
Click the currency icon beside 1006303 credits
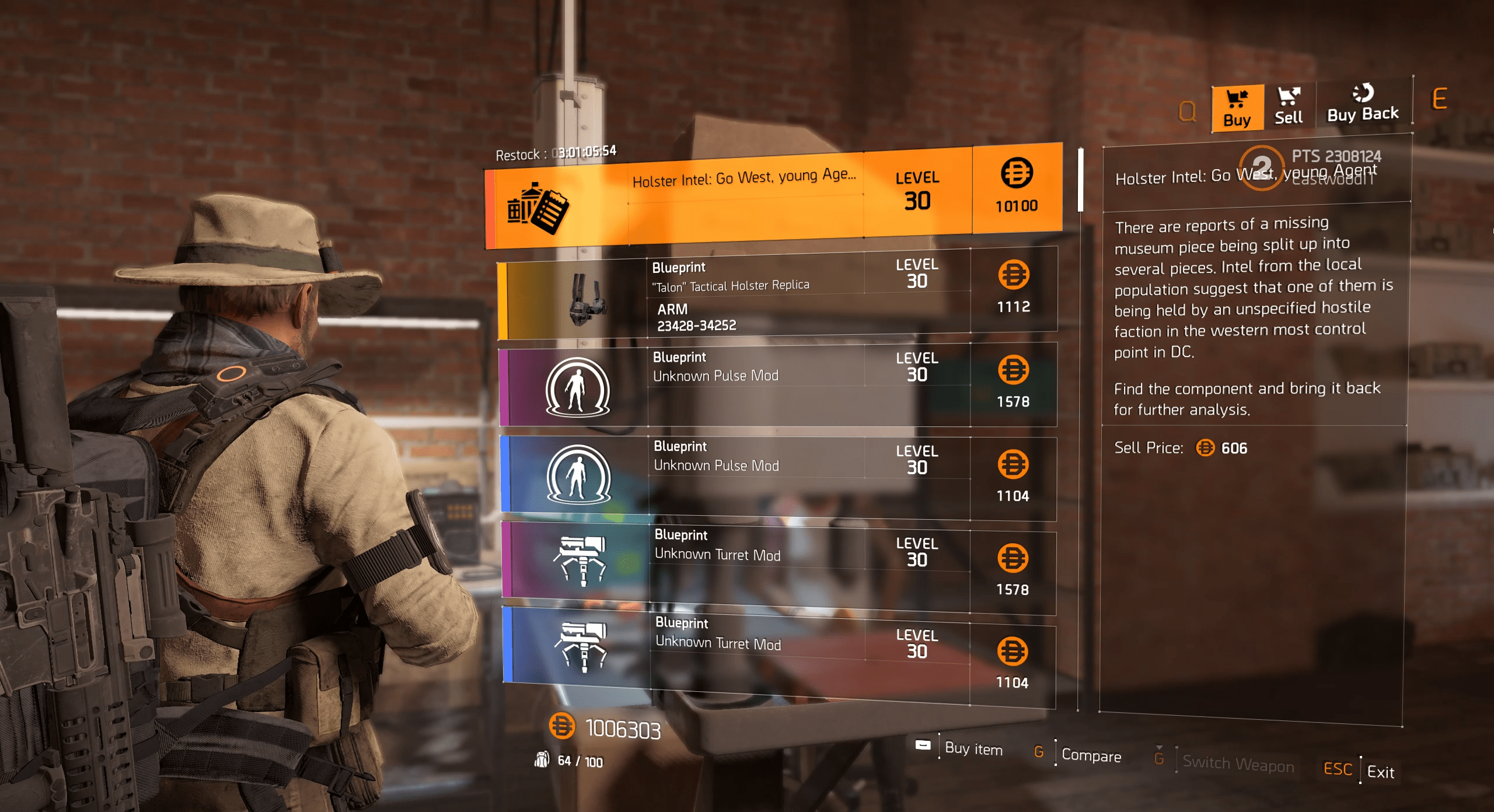click(x=562, y=726)
